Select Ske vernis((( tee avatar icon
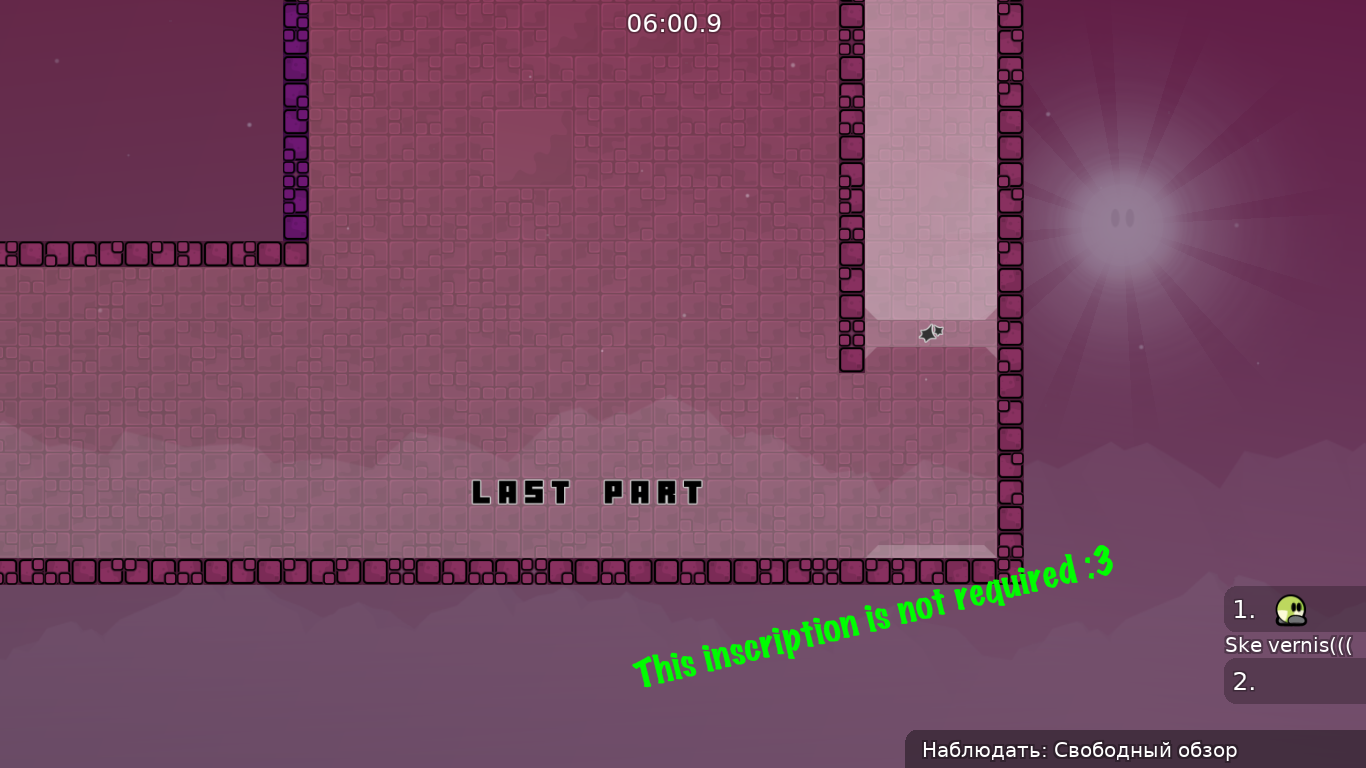This screenshot has height=768, width=1366. click(x=1291, y=610)
